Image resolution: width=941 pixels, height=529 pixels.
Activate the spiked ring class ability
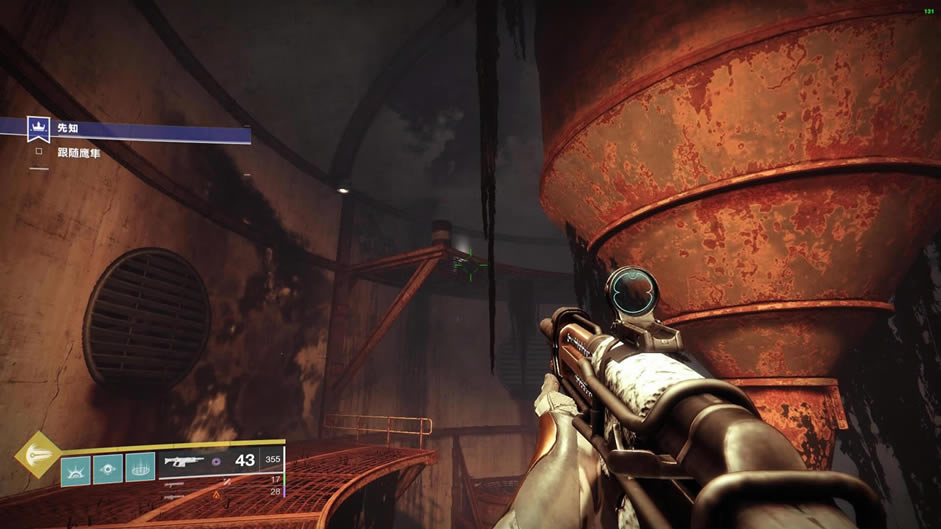point(141,468)
